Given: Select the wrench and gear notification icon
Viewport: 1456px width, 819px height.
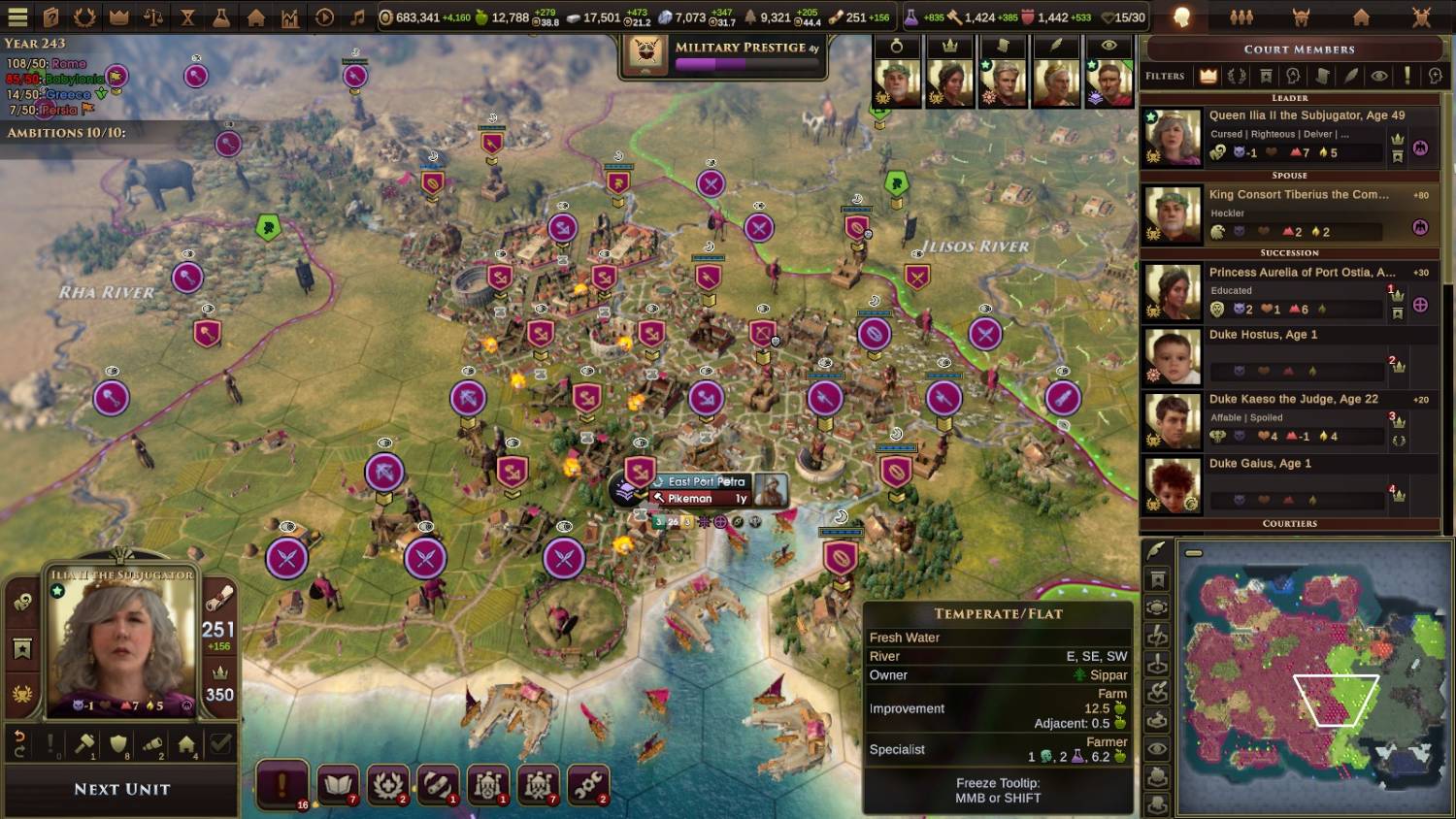Looking at the screenshot, I should [587, 784].
